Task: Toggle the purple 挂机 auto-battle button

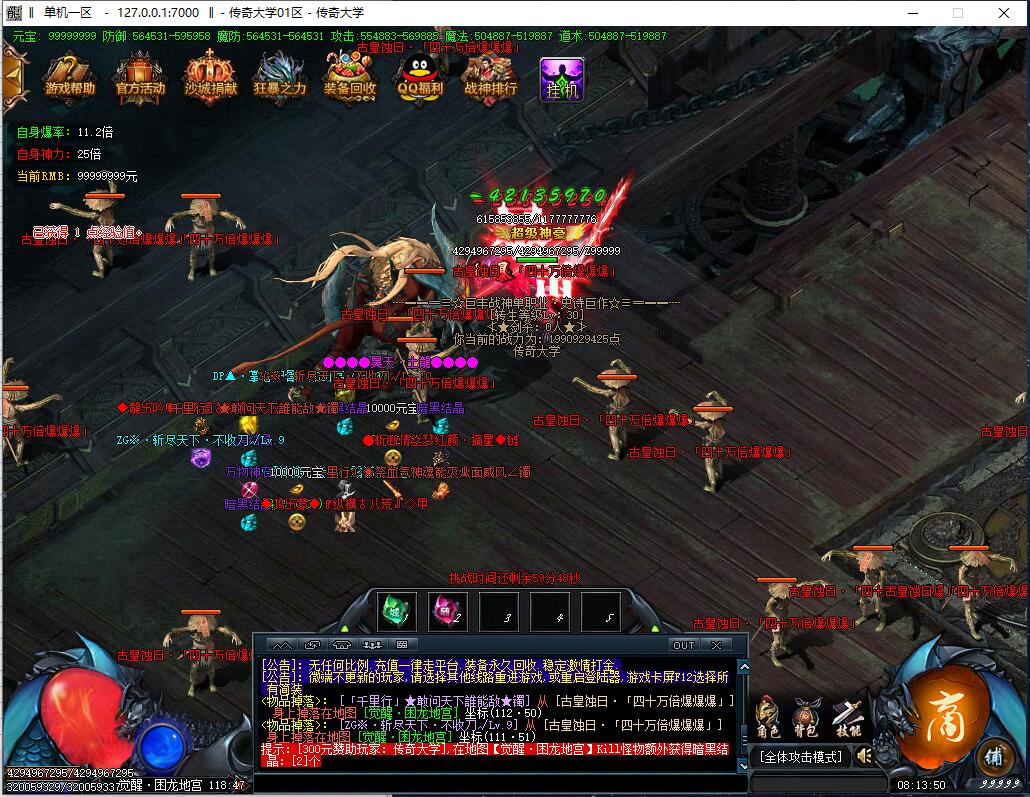Action: [x=561, y=78]
